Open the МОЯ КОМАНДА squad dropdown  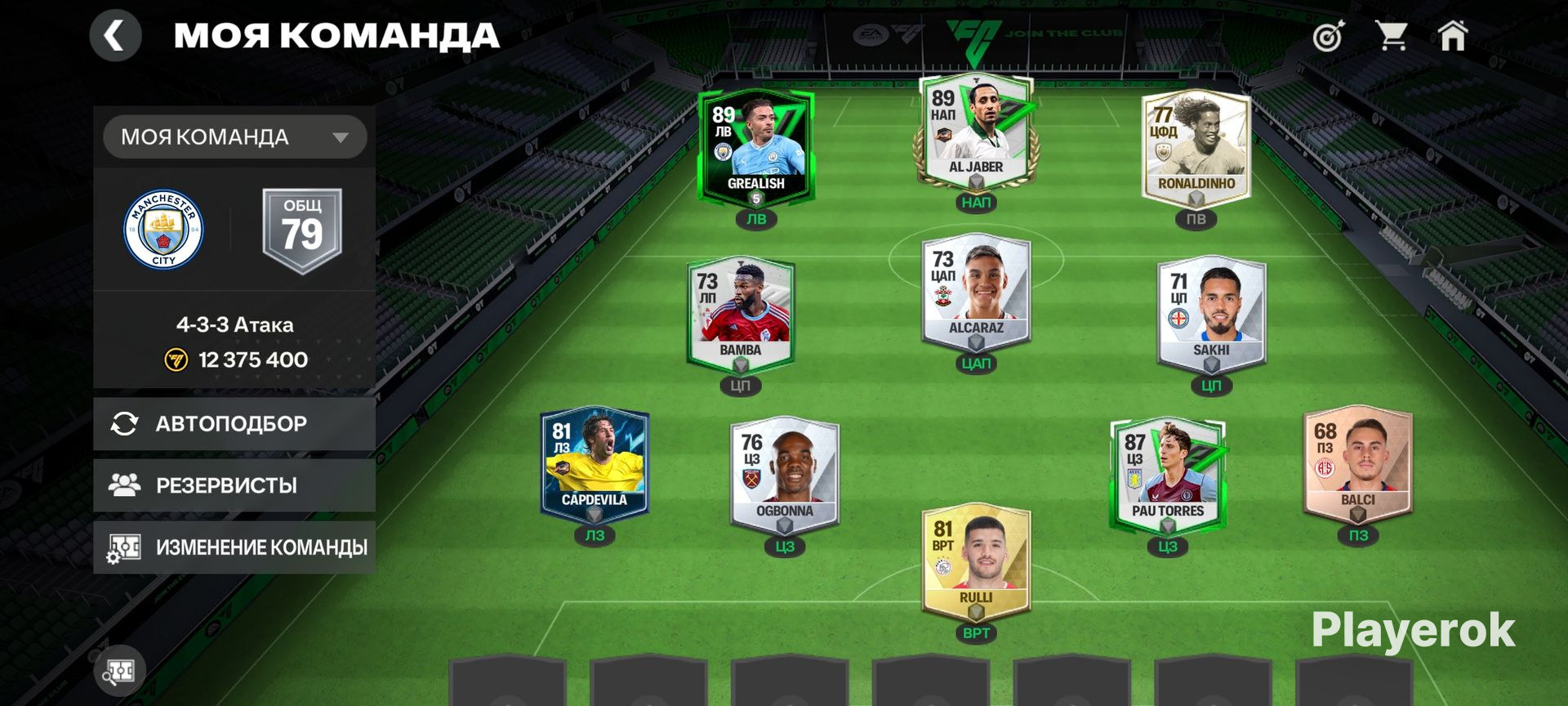pyautogui.click(x=234, y=136)
